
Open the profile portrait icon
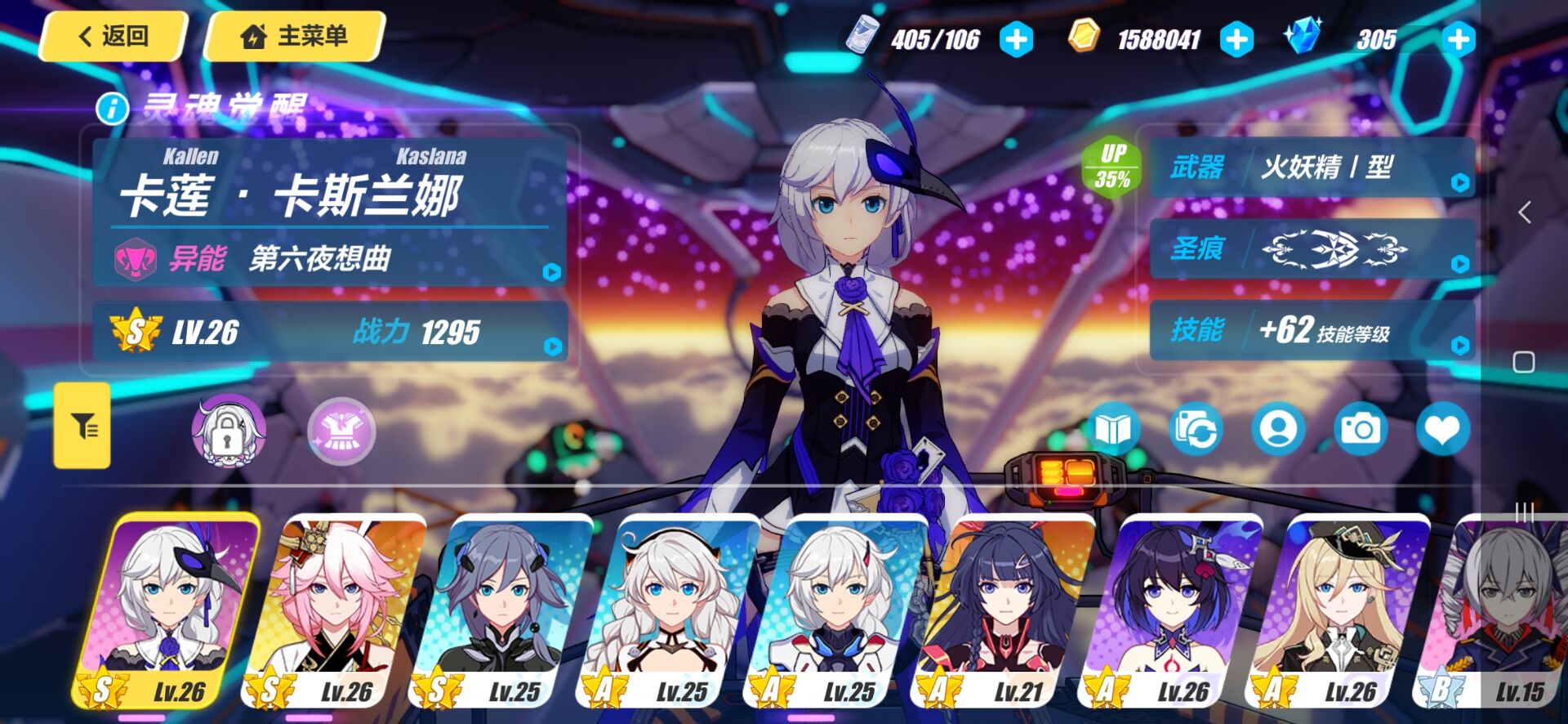[x=1278, y=429]
